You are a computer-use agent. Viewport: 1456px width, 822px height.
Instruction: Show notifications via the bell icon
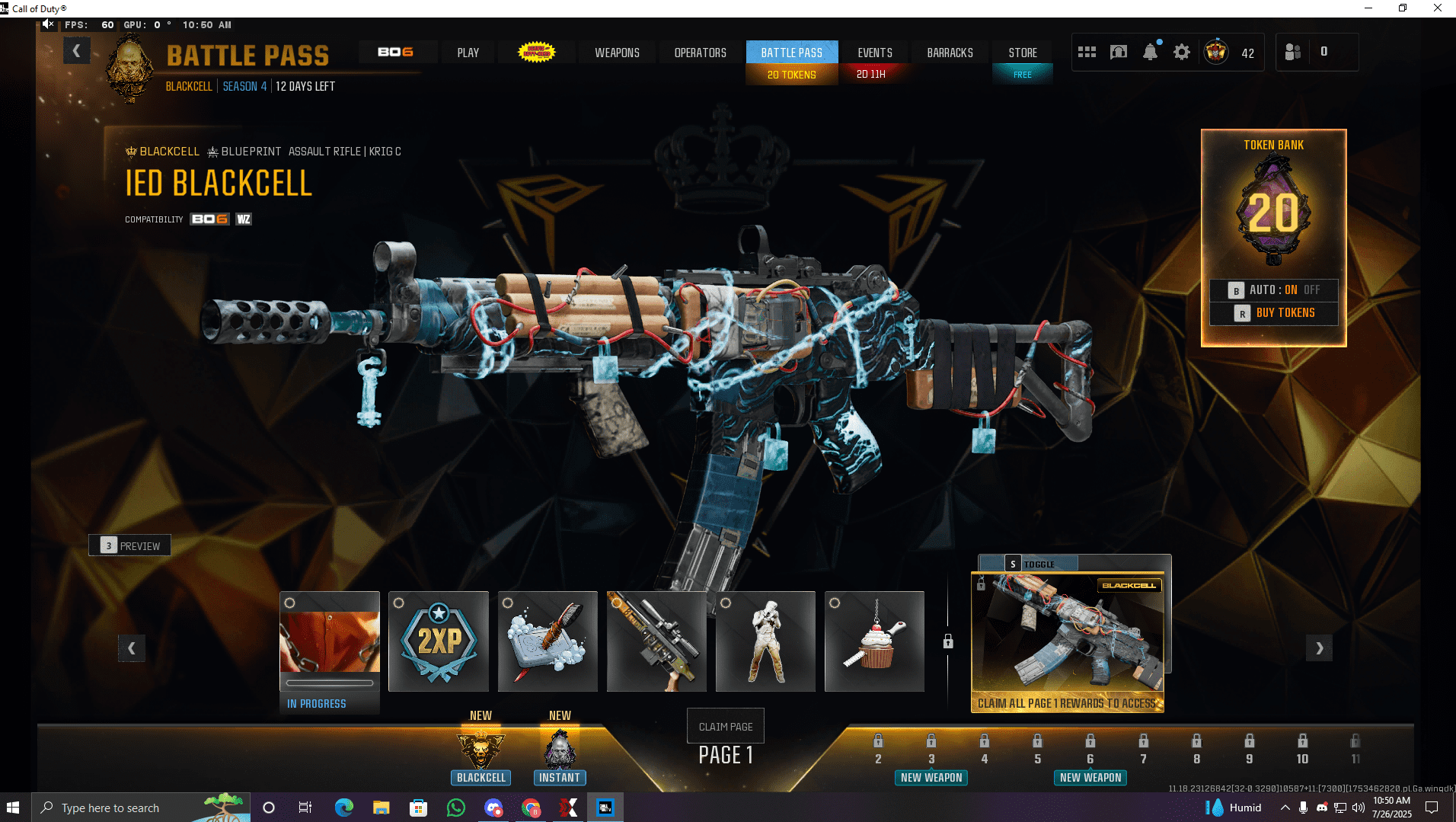point(1150,53)
